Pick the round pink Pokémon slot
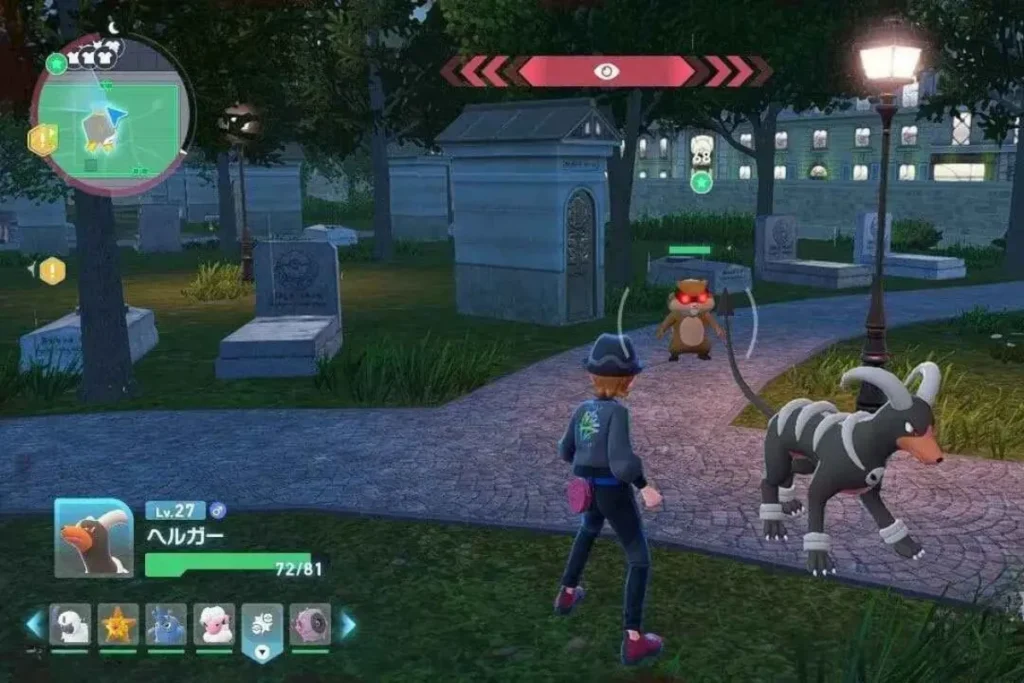Screen dimensions: 1024x683 (x=310, y=624)
